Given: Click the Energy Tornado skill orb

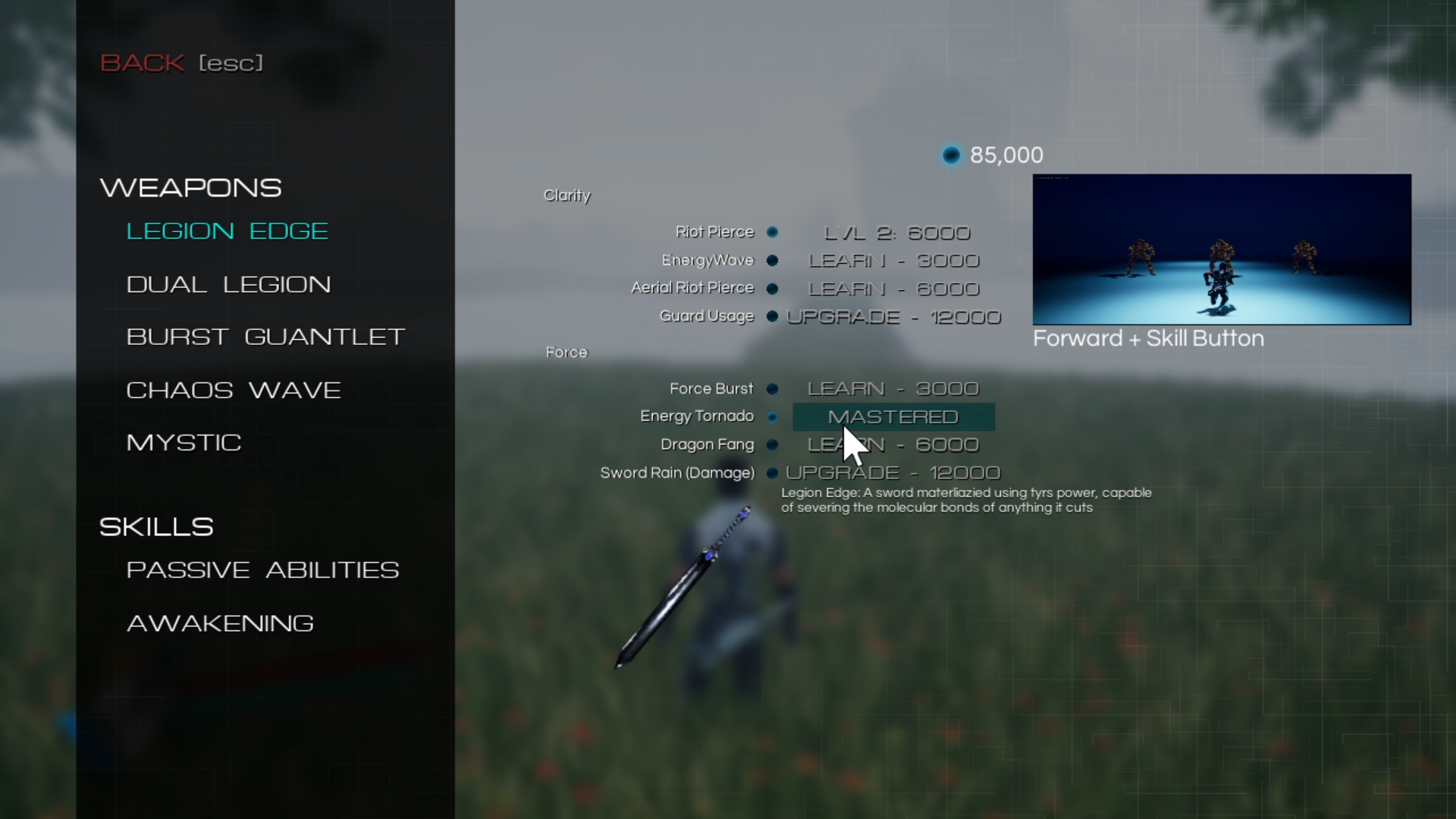Looking at the screenshot, I should click(x=773, y=417).
